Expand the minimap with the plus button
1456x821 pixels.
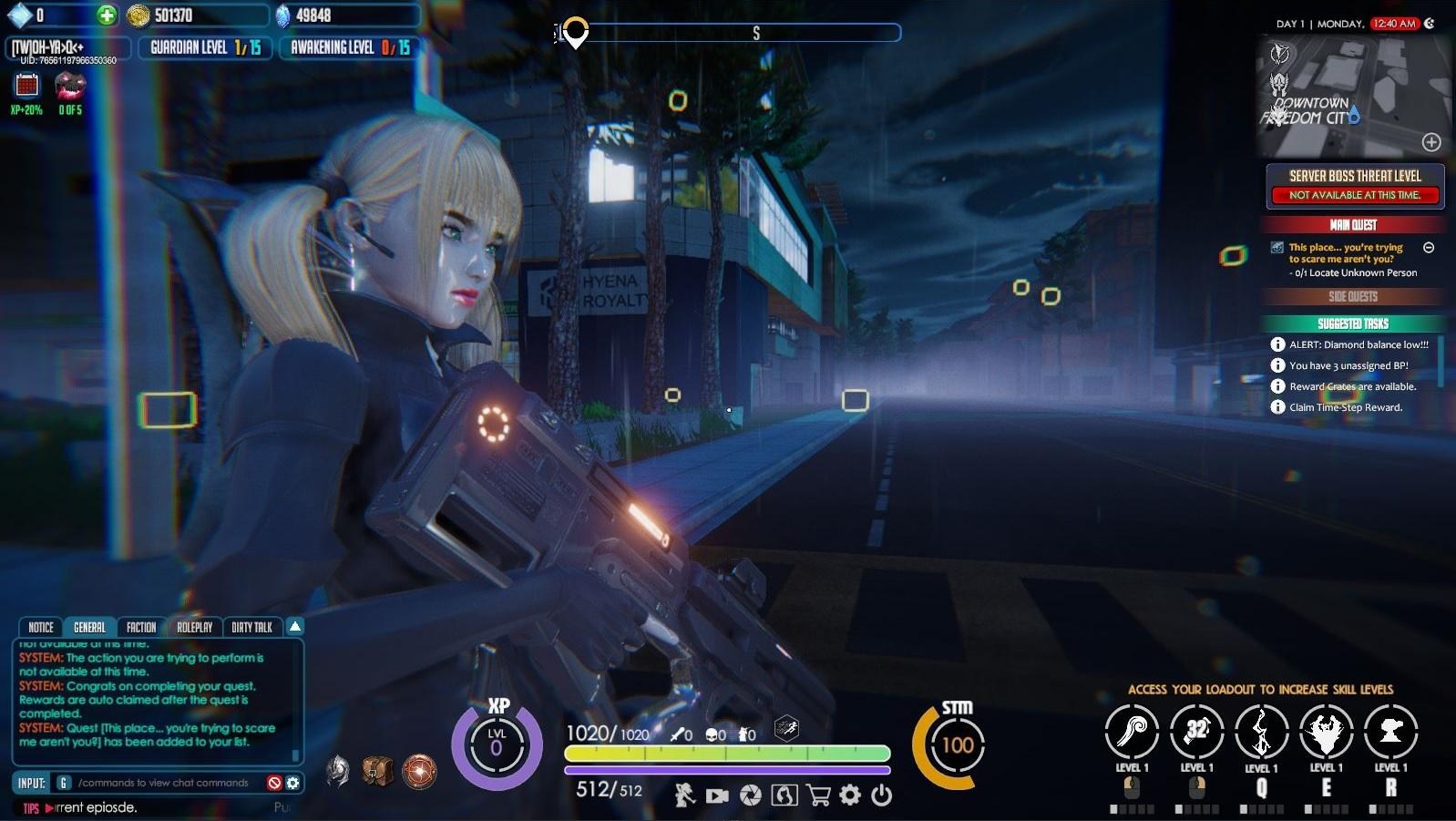click(x=1431, y=142)
